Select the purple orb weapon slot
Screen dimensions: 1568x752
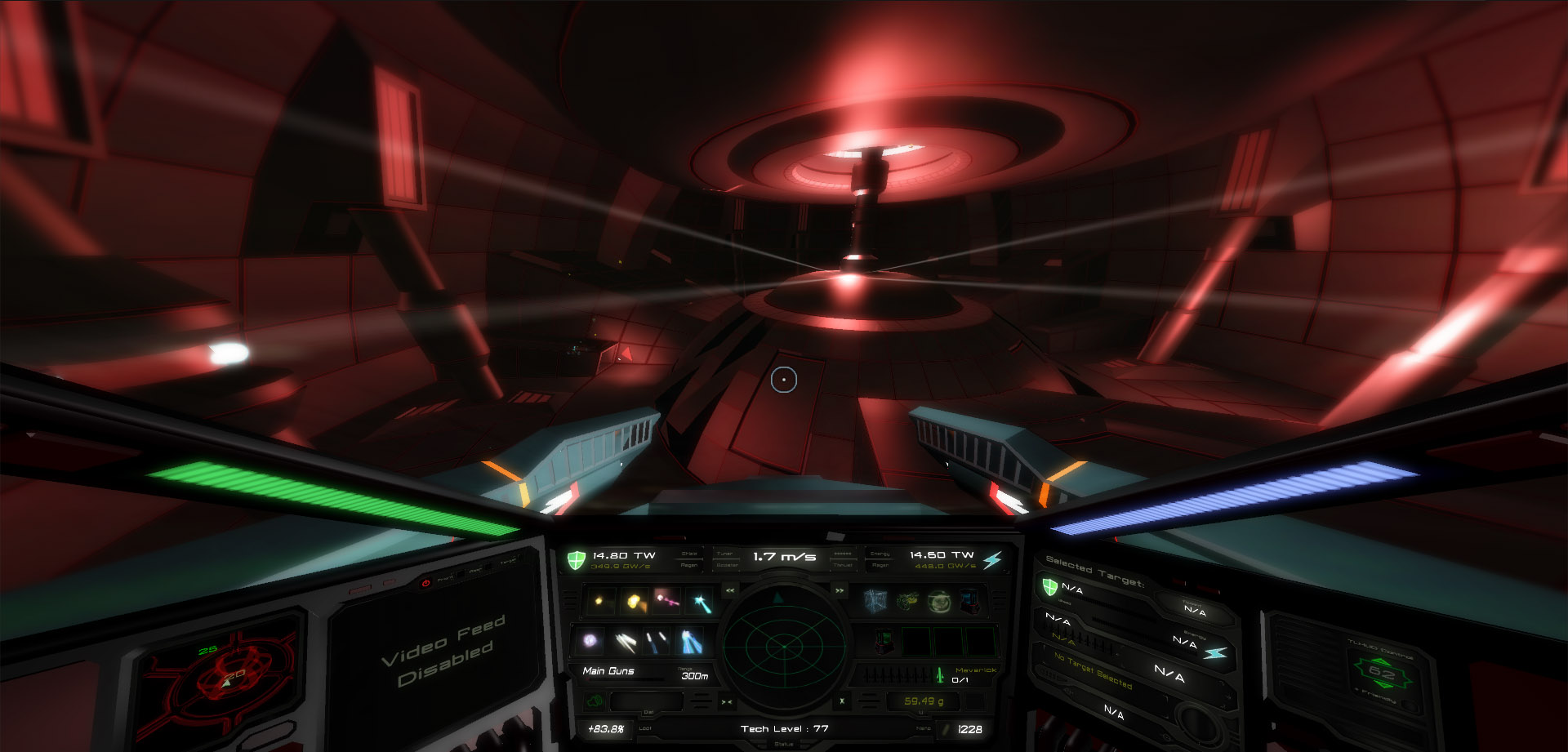pos(590,641)
